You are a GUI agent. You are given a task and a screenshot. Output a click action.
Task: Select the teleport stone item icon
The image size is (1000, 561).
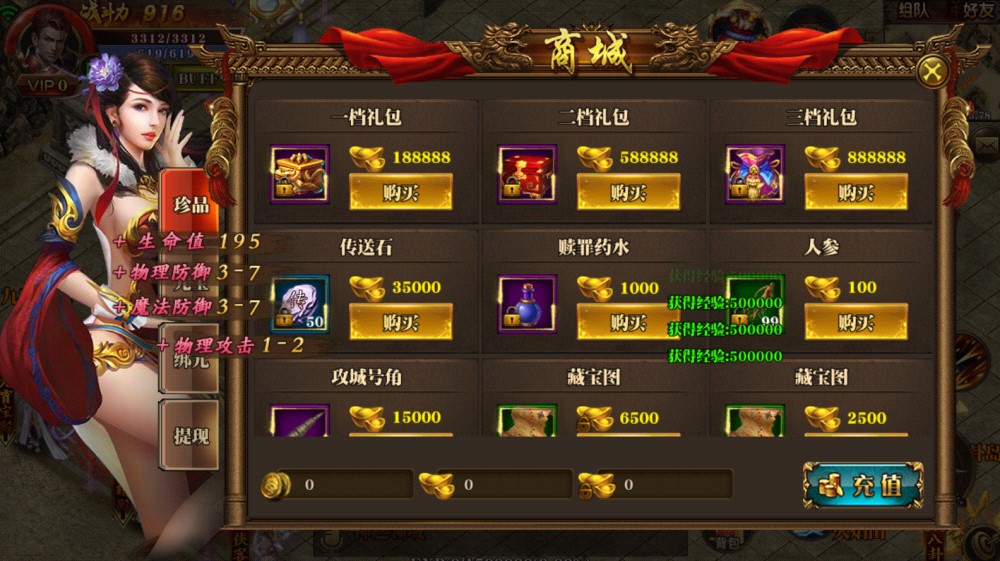coord(299,304)
